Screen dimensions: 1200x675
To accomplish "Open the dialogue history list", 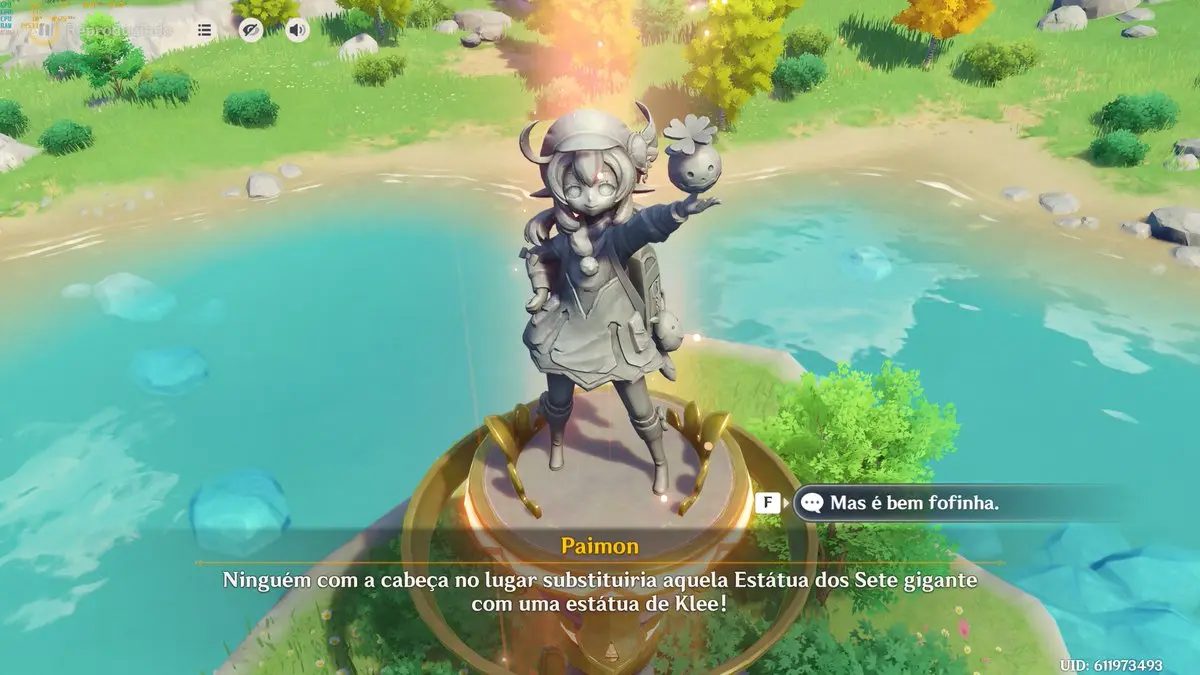I will pos(204,30).
